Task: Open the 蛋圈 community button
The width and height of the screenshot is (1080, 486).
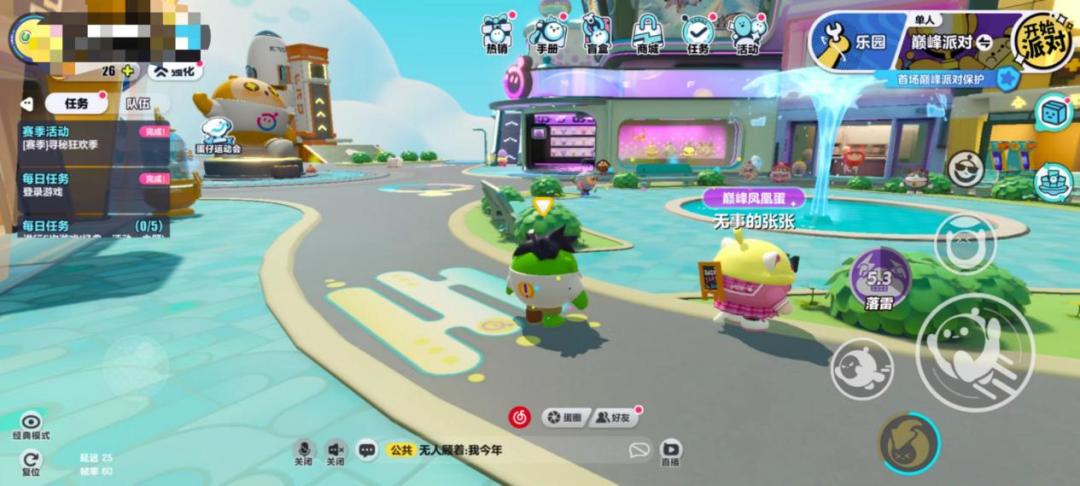Action: [565, 417]
